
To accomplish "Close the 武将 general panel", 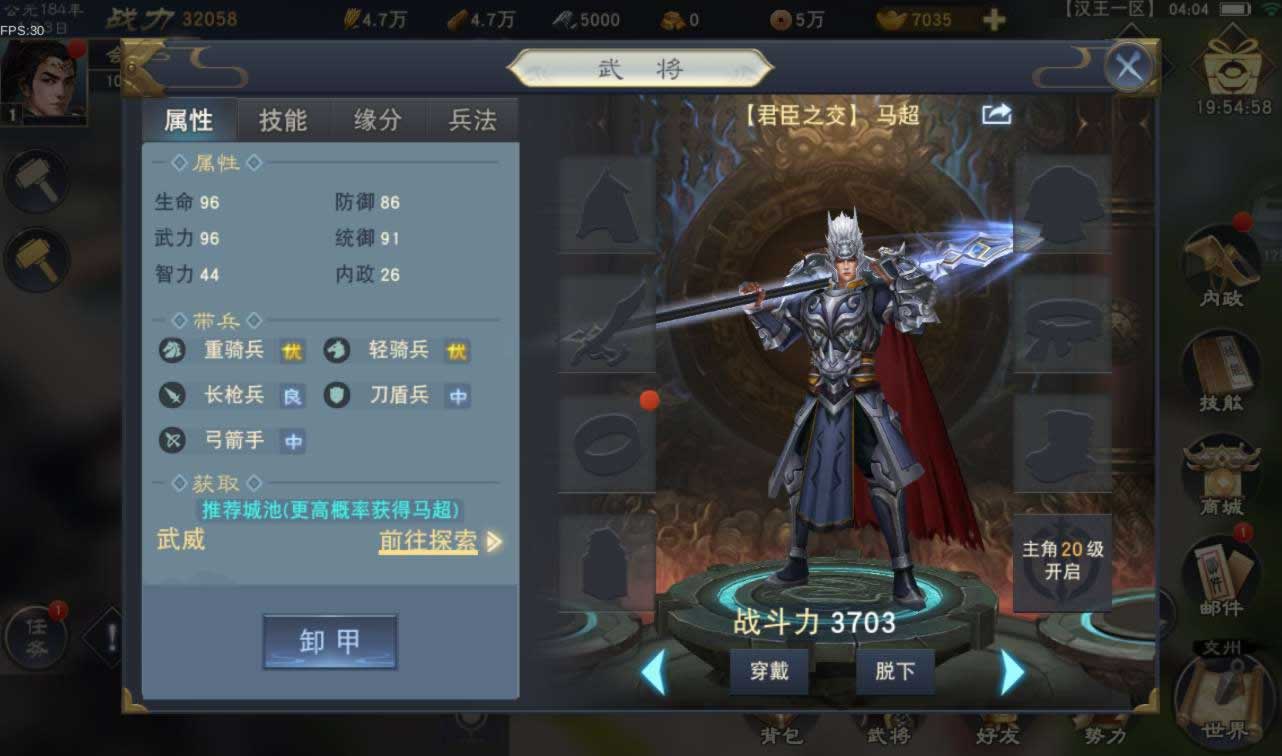I will pyautogui.click(x=1129, y=68).
